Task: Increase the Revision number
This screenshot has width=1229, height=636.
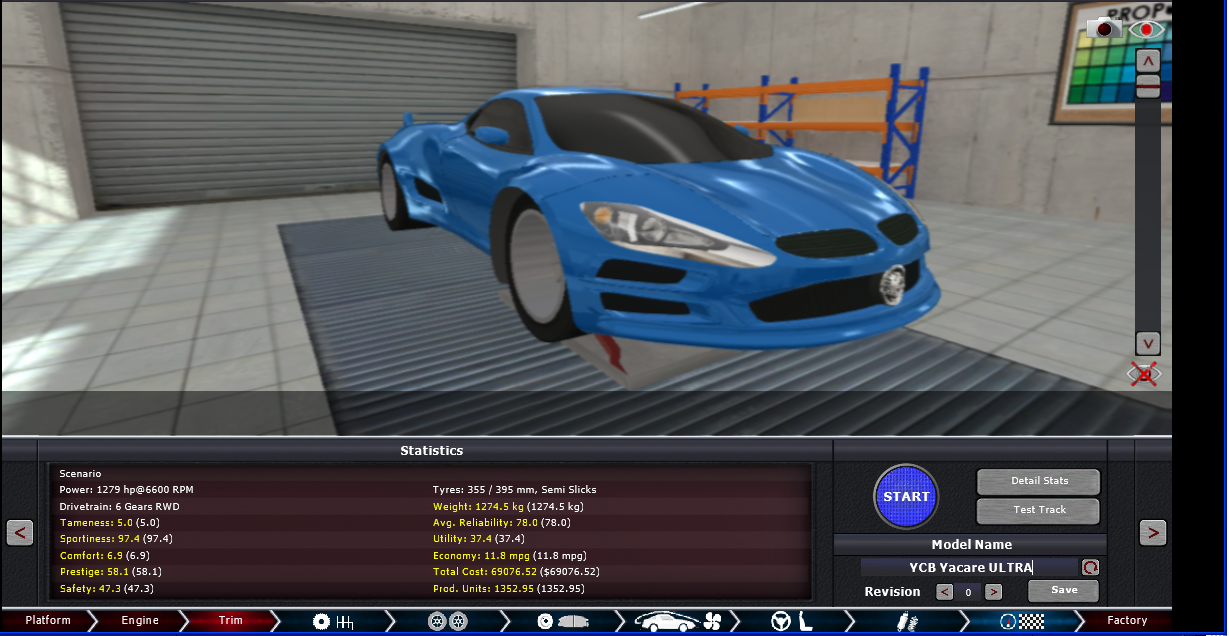Action: 993,592
